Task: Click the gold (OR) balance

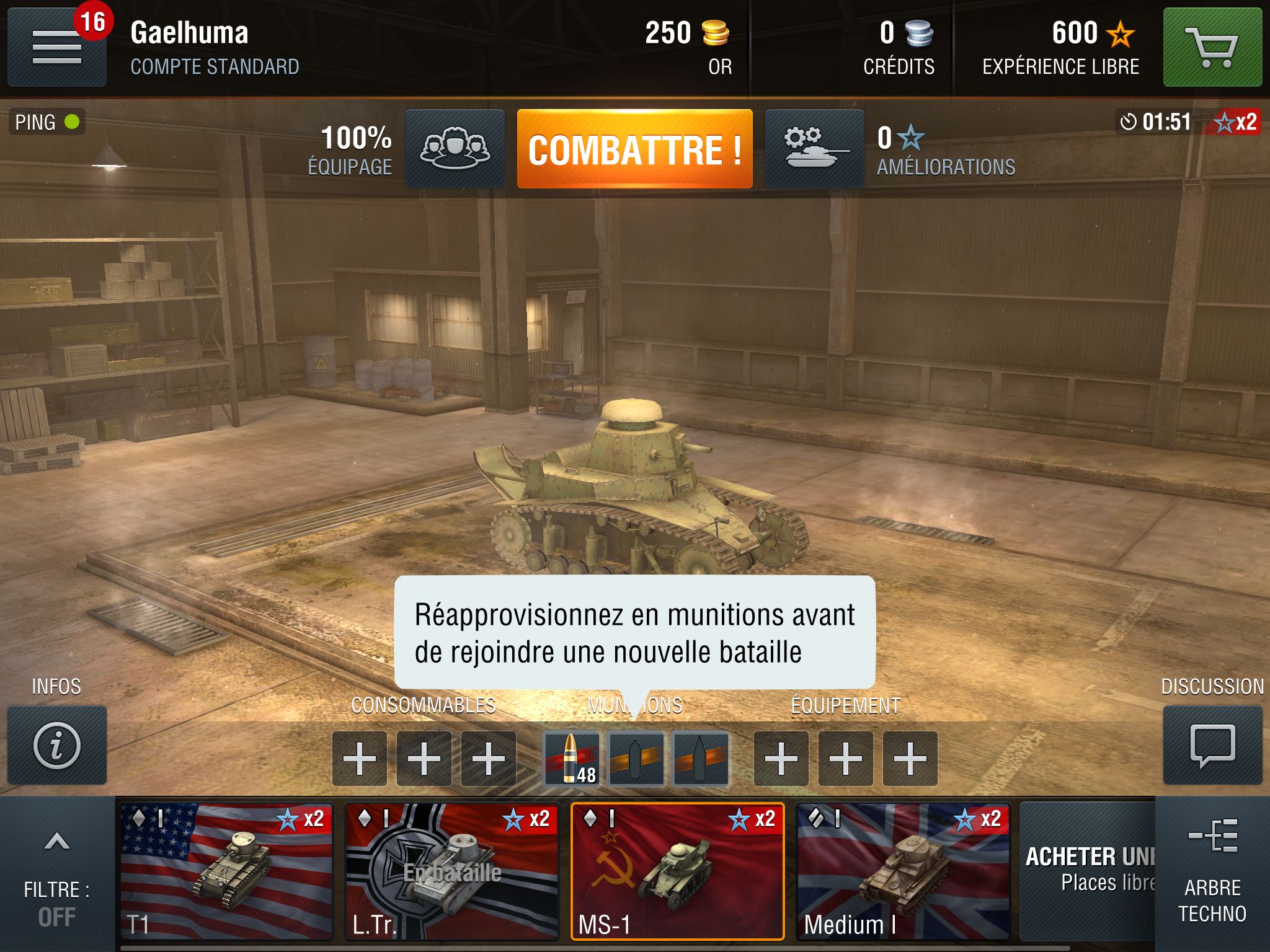Action: [688, 47]
